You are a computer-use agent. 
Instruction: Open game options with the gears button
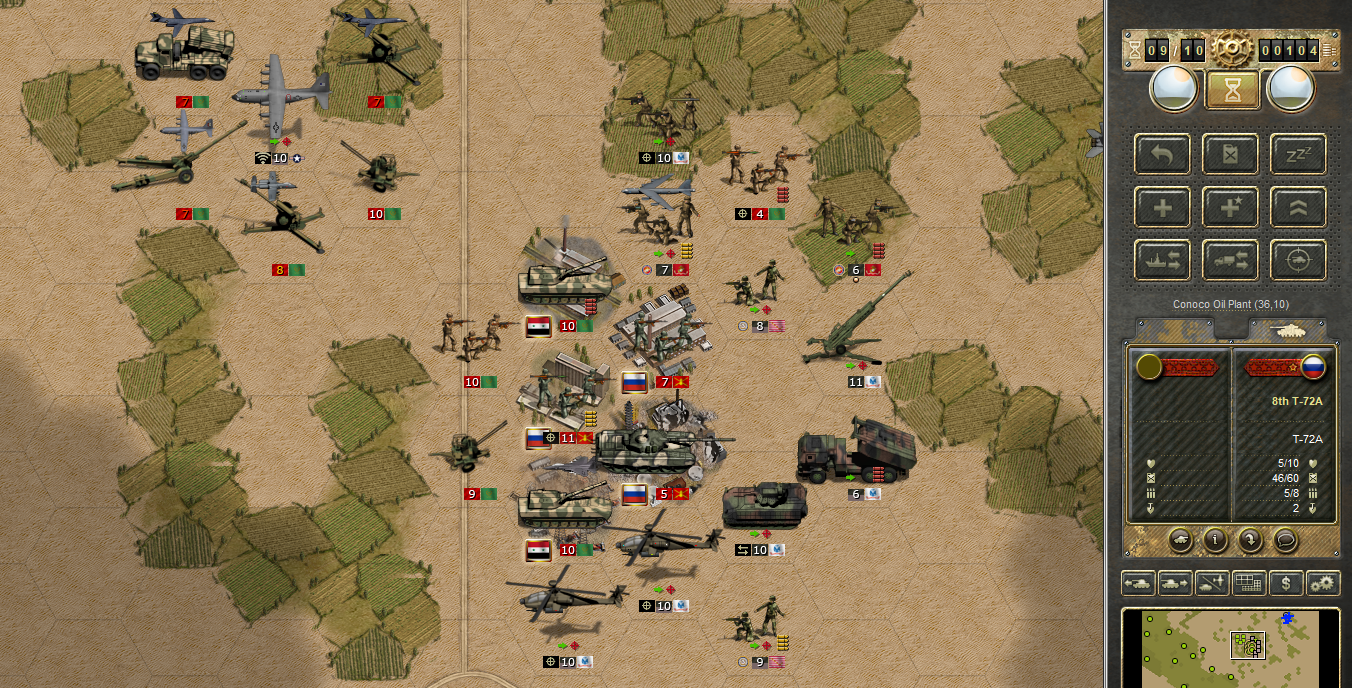coord(1324,583)
